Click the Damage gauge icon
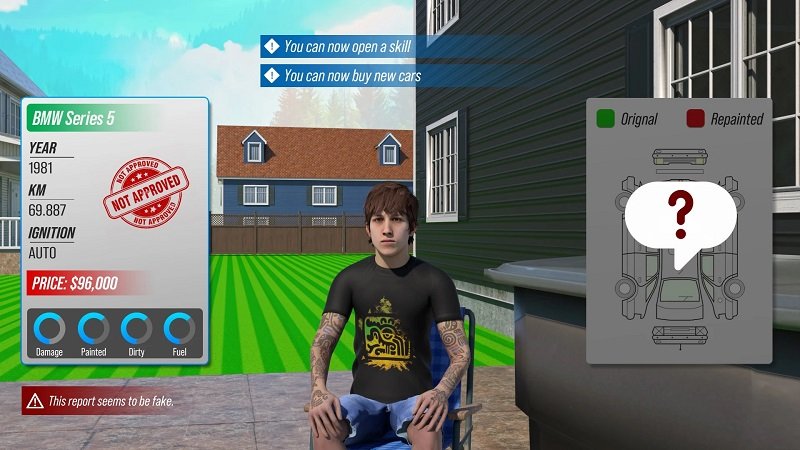Image resolution: width=800 pixels, height=450 pixels. coord(49,329)
